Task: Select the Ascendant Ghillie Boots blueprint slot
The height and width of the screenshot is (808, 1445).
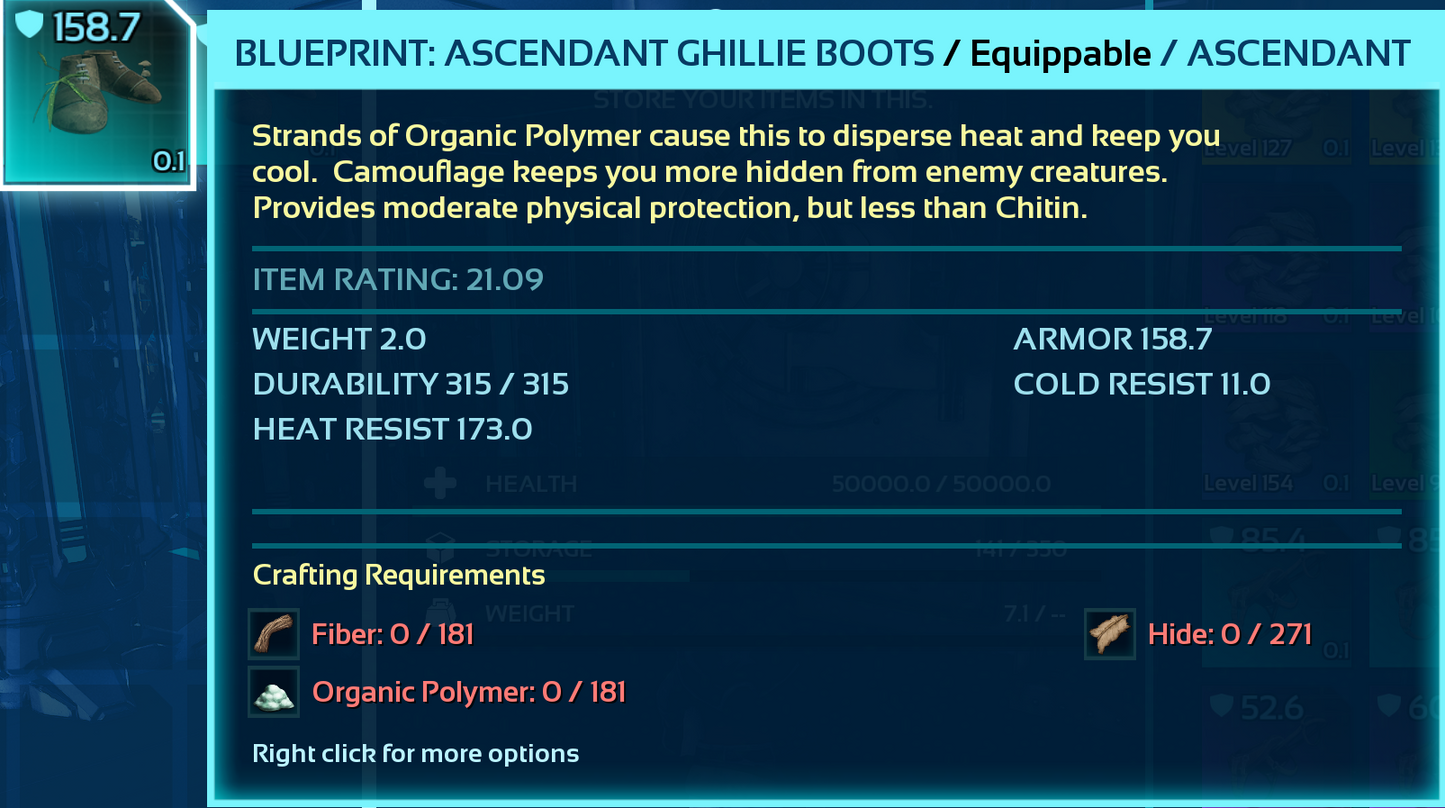Action: tap(98, 93)
